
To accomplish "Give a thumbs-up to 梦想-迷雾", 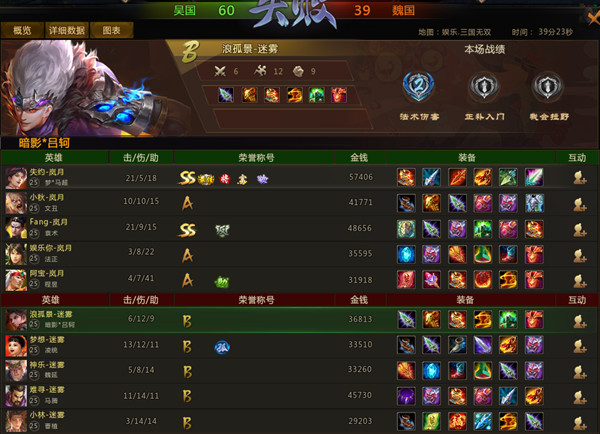I will click(577, 347).
